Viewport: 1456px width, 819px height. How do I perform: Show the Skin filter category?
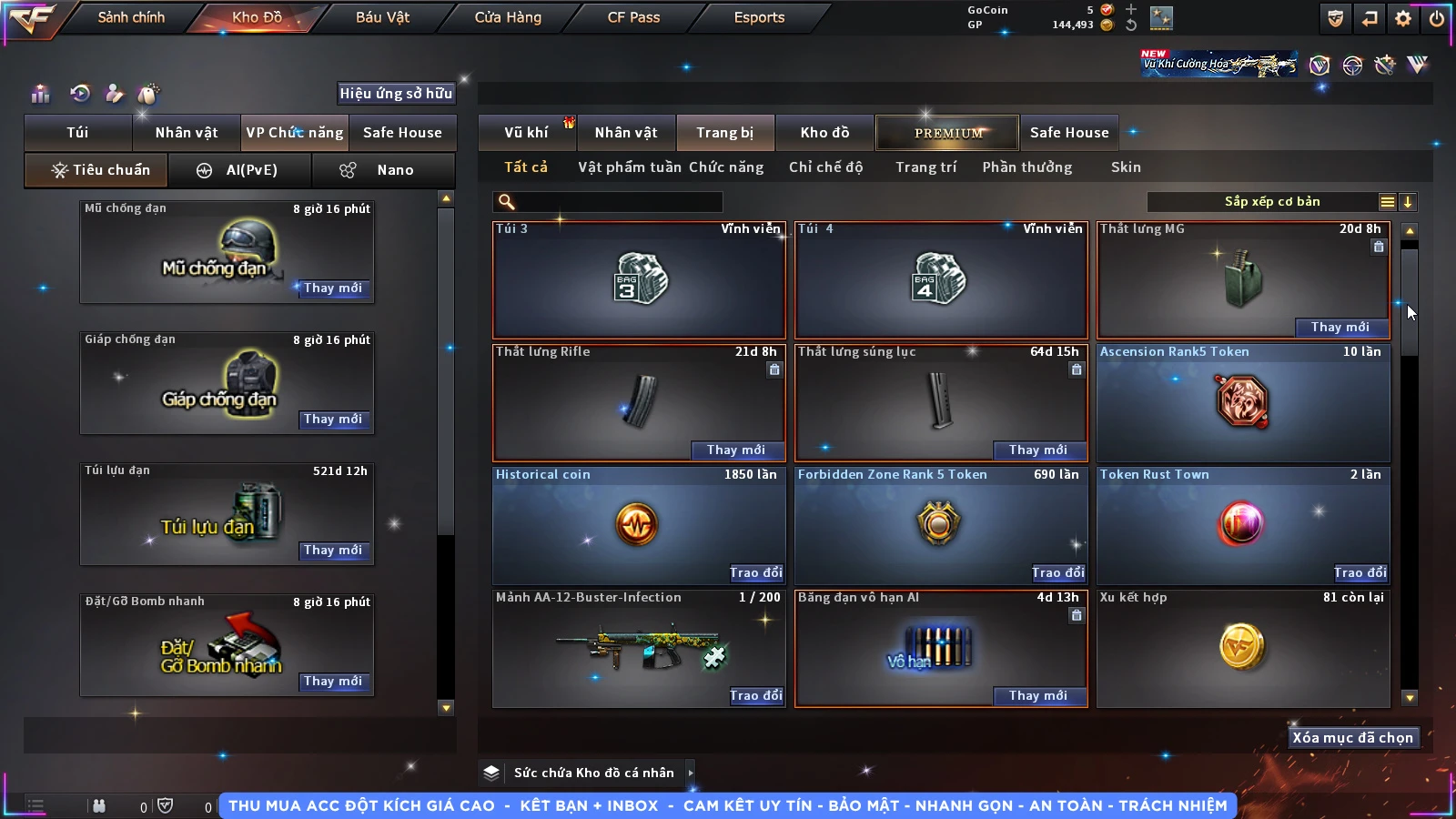pyautogui.click(x=1126, y=167)
